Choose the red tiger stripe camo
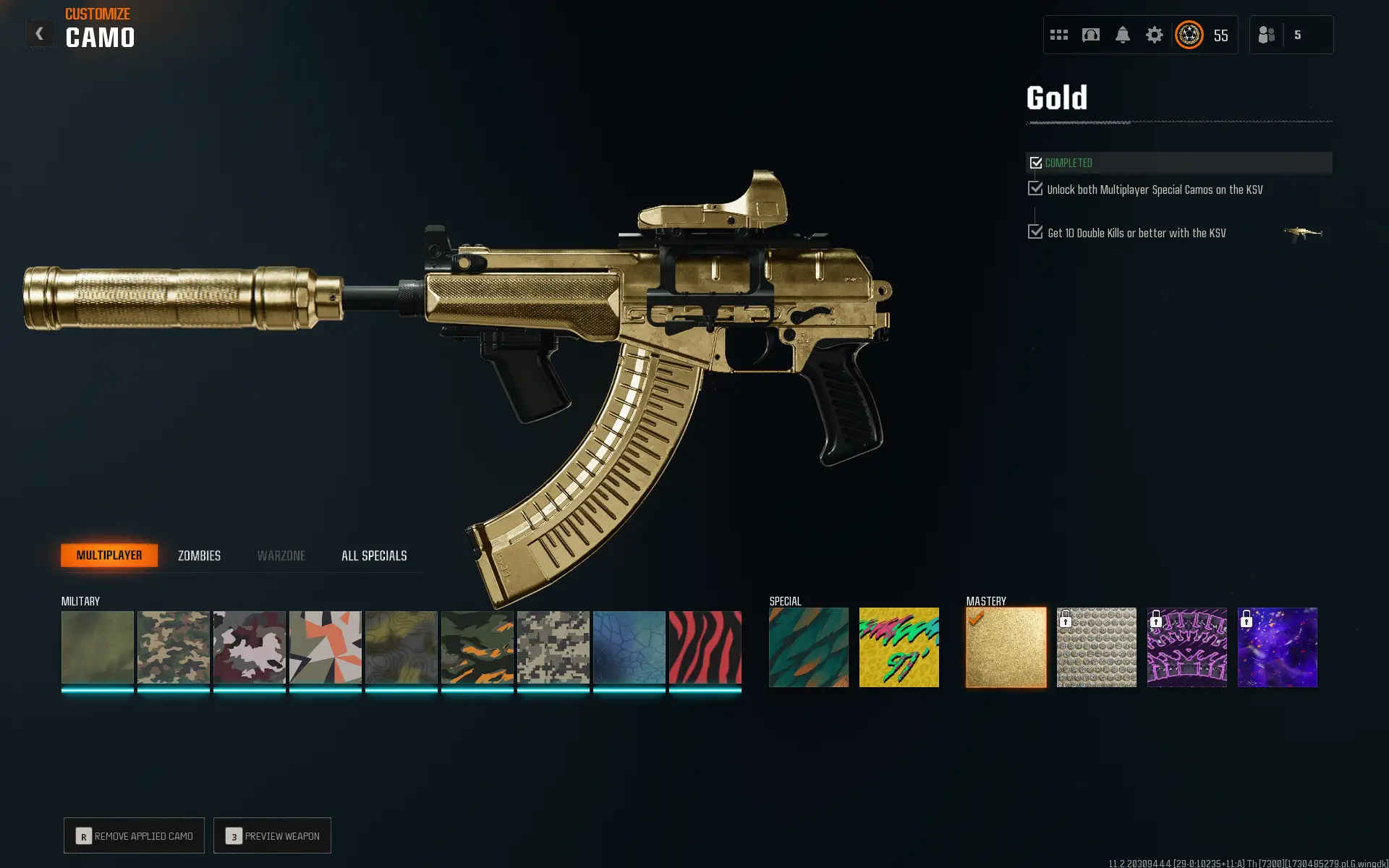Image resolution: width=1389 pixels, height=868 pixels. click(705, 647)
